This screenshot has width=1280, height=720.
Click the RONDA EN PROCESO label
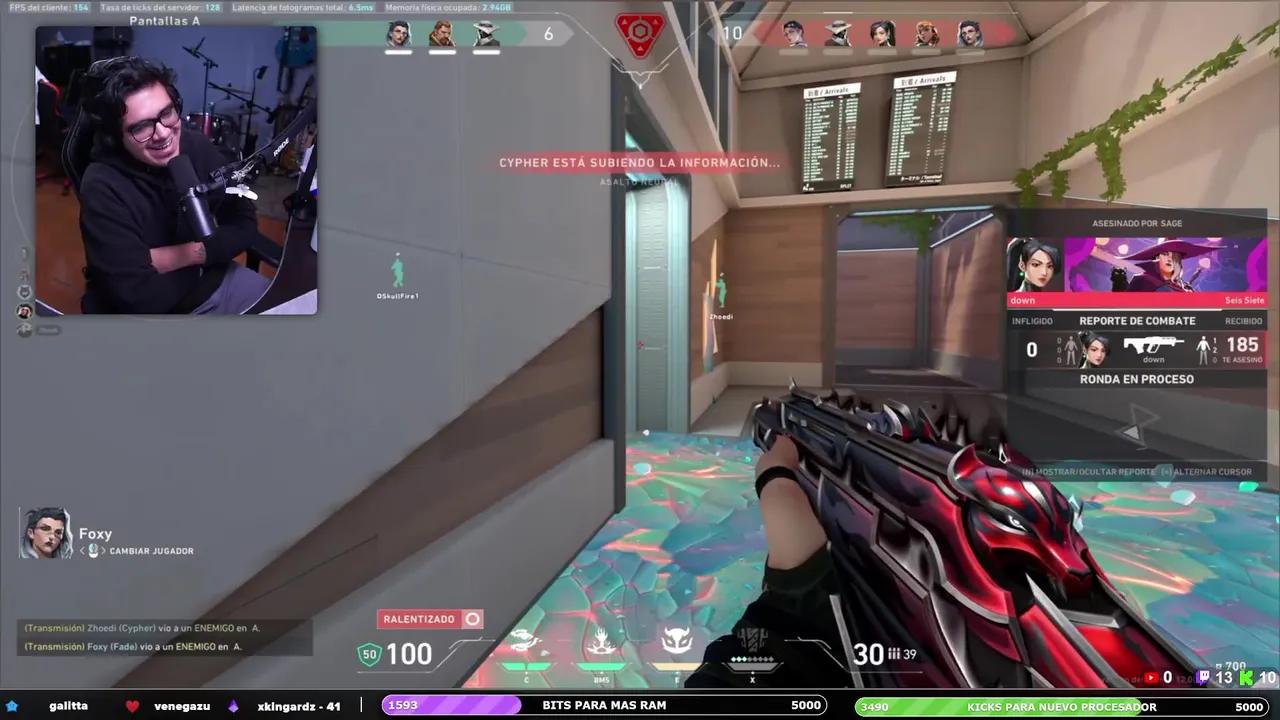pyautogui.click(x=1137, y=379)
